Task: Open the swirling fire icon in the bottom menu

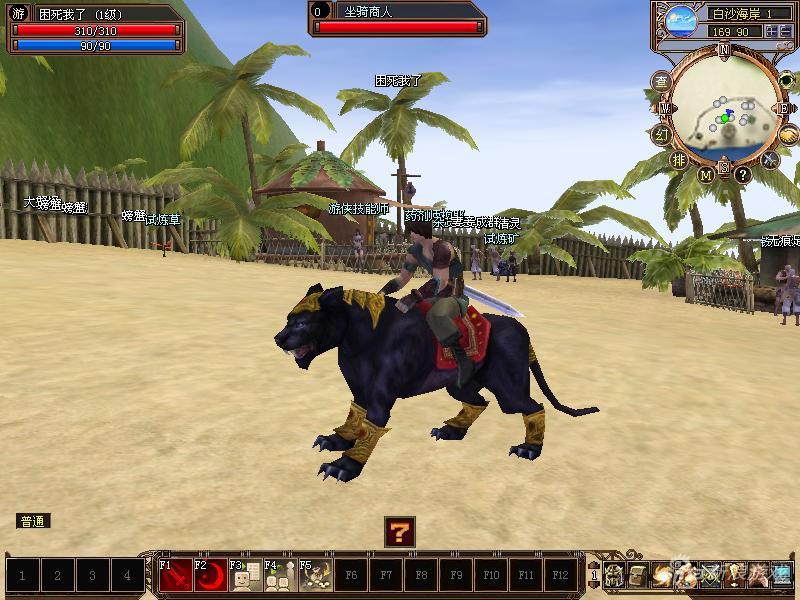Action: coord(661,576)
